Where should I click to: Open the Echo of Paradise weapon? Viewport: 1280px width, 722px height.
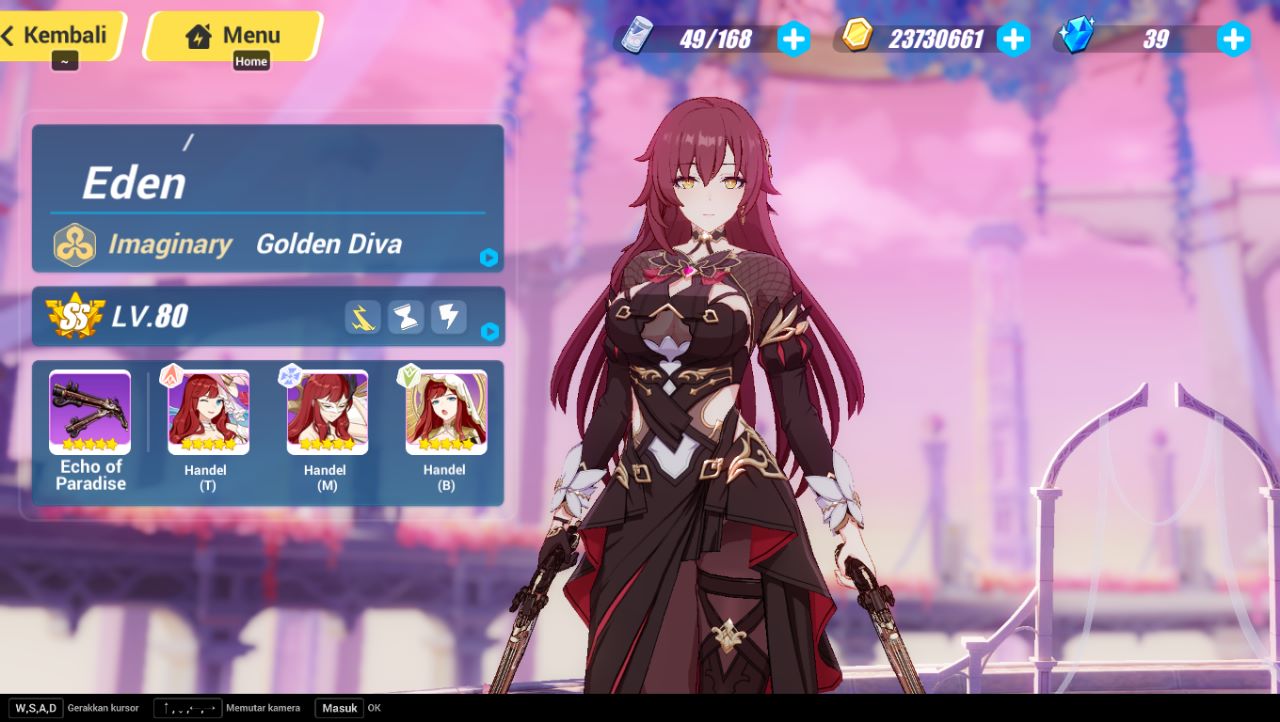pyautogui.click(x=89, y=412)
